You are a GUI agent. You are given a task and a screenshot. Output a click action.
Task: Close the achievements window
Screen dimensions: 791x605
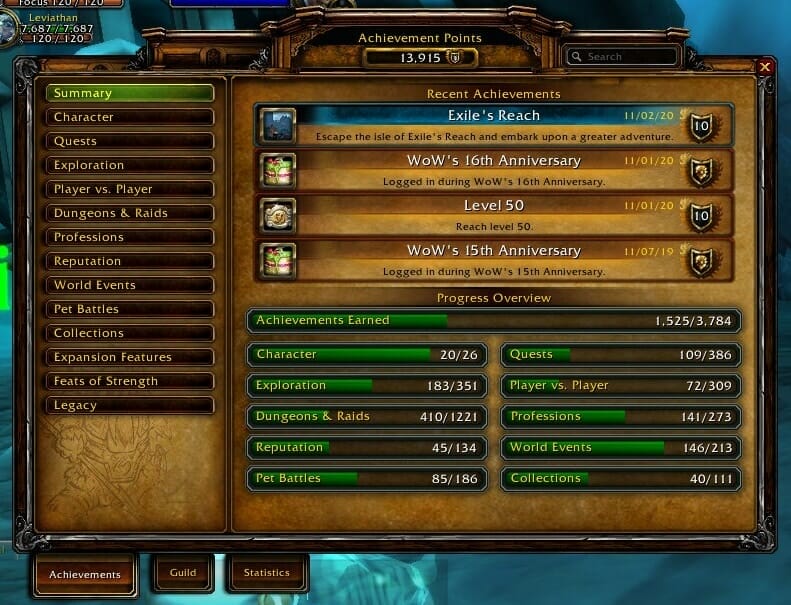[x=765, y=67]
